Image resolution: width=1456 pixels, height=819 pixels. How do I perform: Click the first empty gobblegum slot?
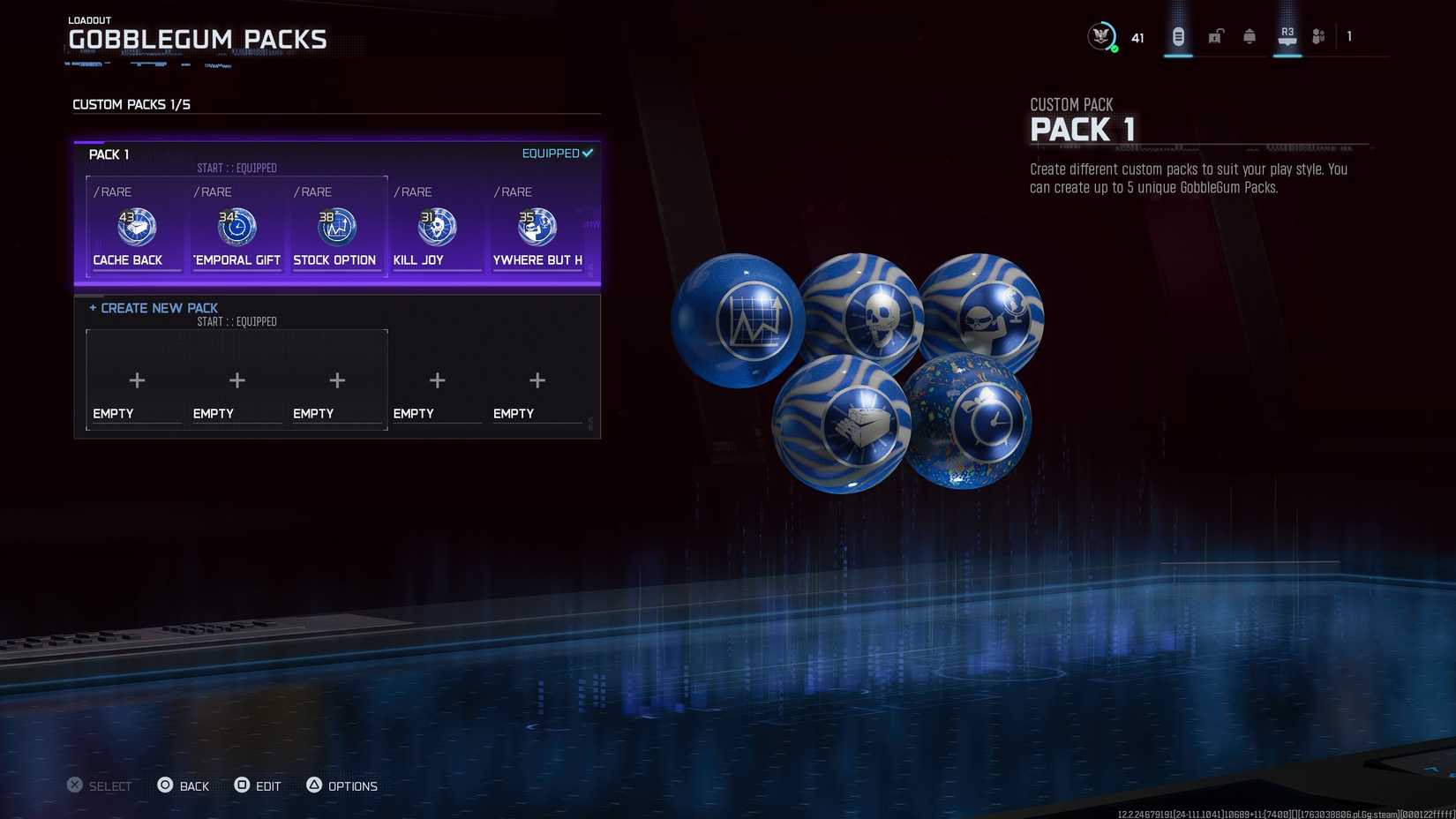pos(137,380)
